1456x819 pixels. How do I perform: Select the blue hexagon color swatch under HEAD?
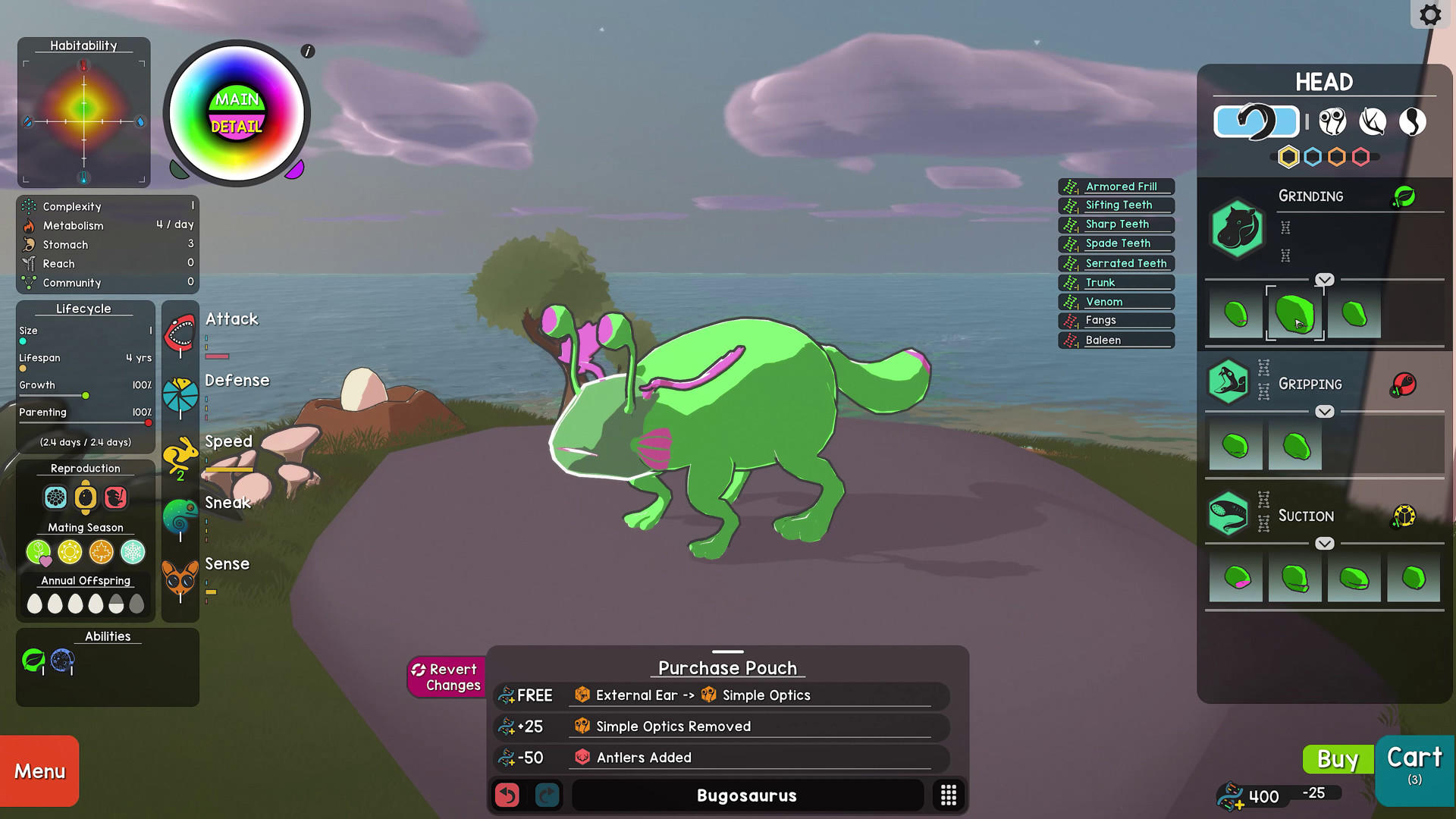pos(1314,157)
